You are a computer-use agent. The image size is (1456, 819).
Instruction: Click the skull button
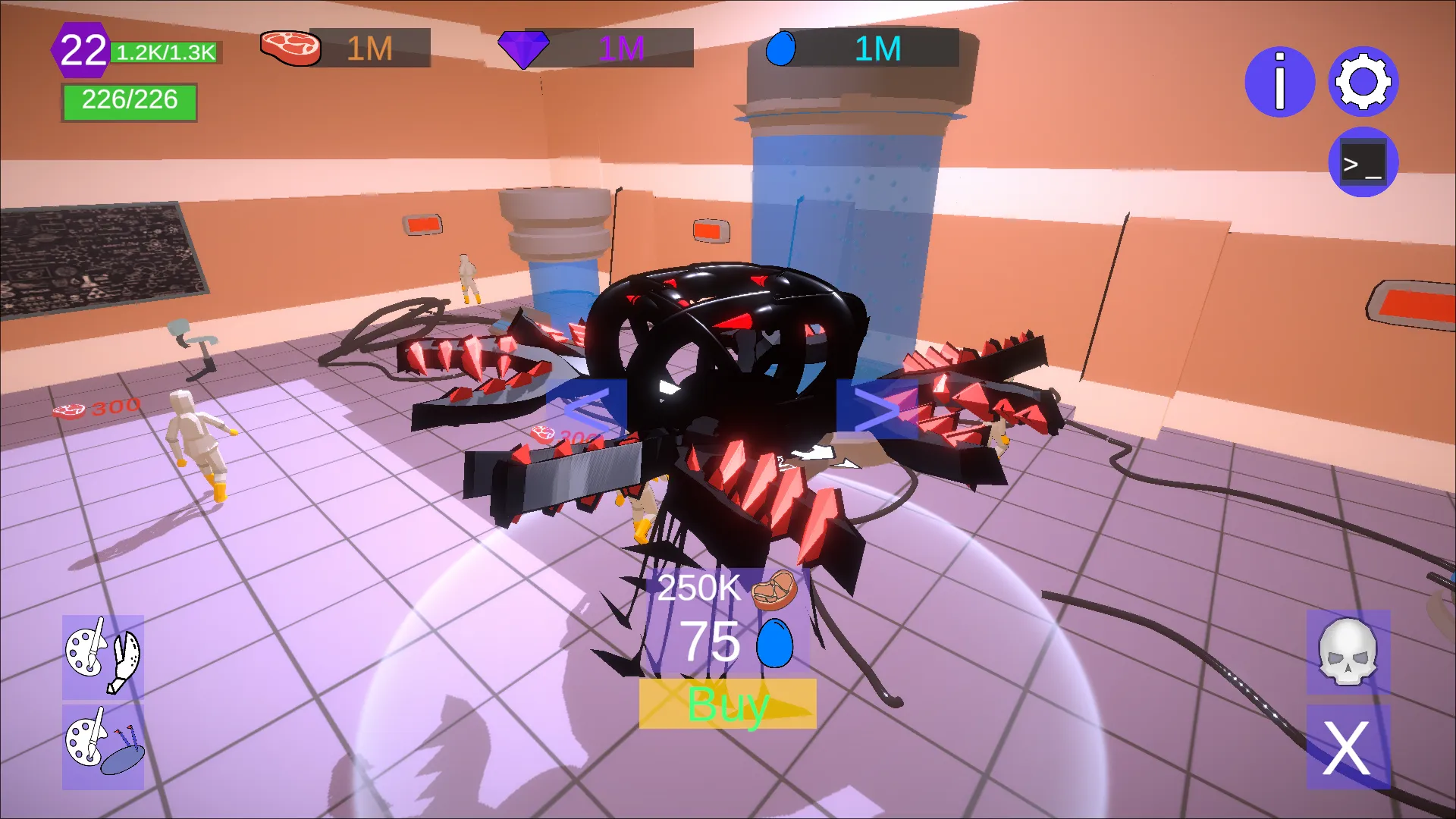tap(1348, 652)
